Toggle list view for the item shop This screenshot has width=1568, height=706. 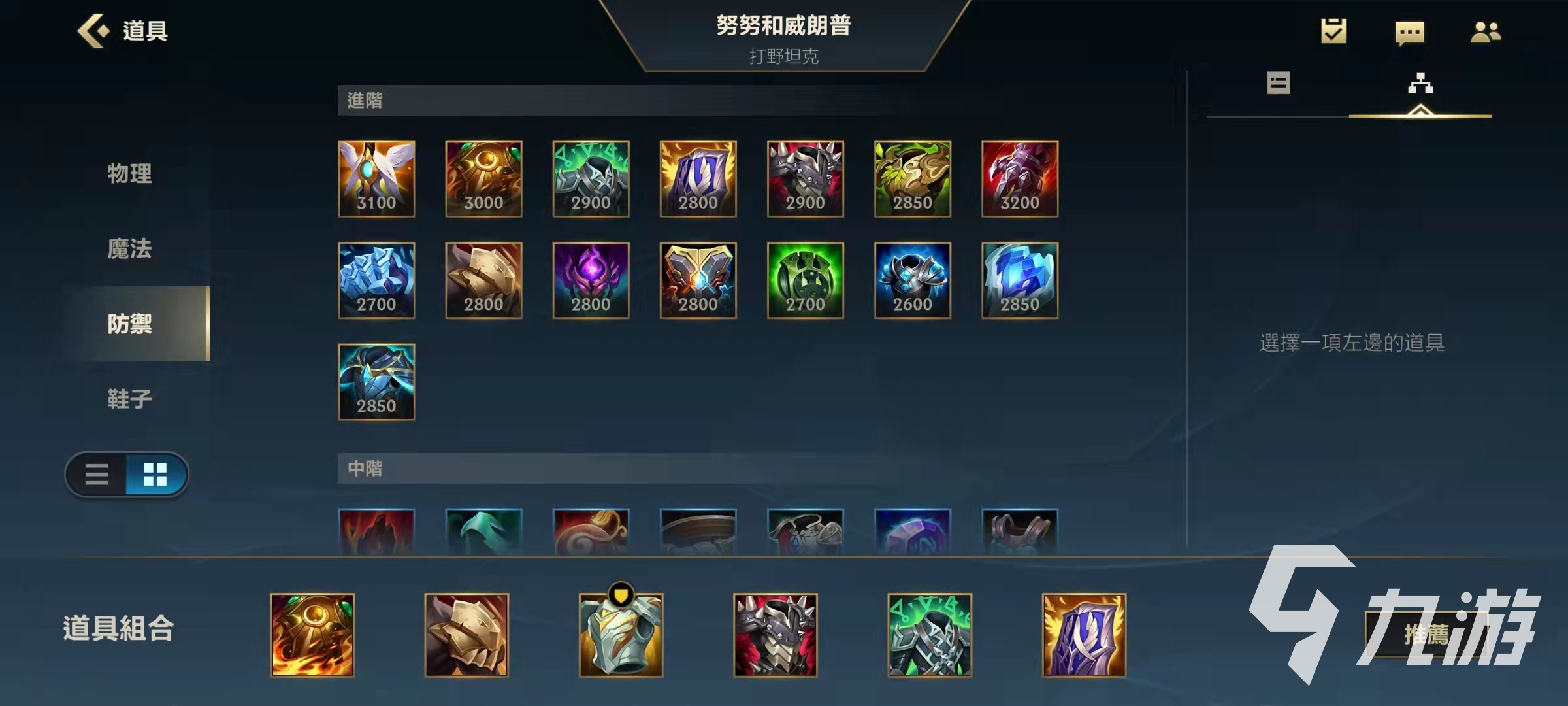pyautogui.click(x=97, y=475)
